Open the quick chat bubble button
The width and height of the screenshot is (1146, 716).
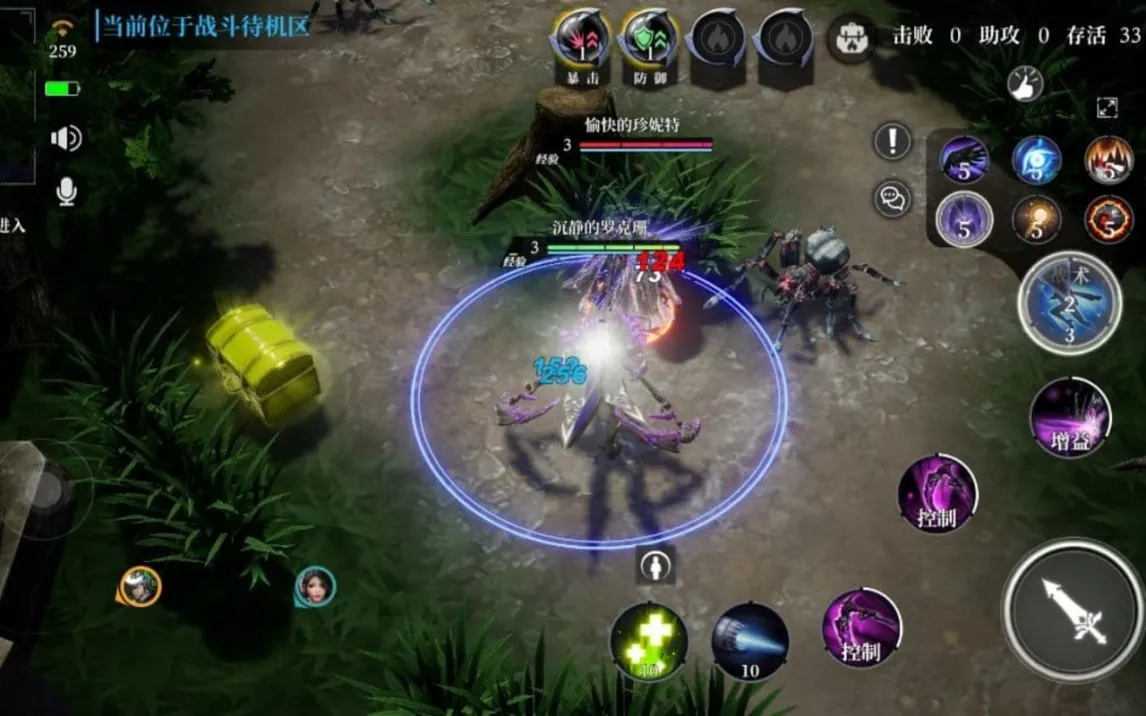tap(892, 198)
